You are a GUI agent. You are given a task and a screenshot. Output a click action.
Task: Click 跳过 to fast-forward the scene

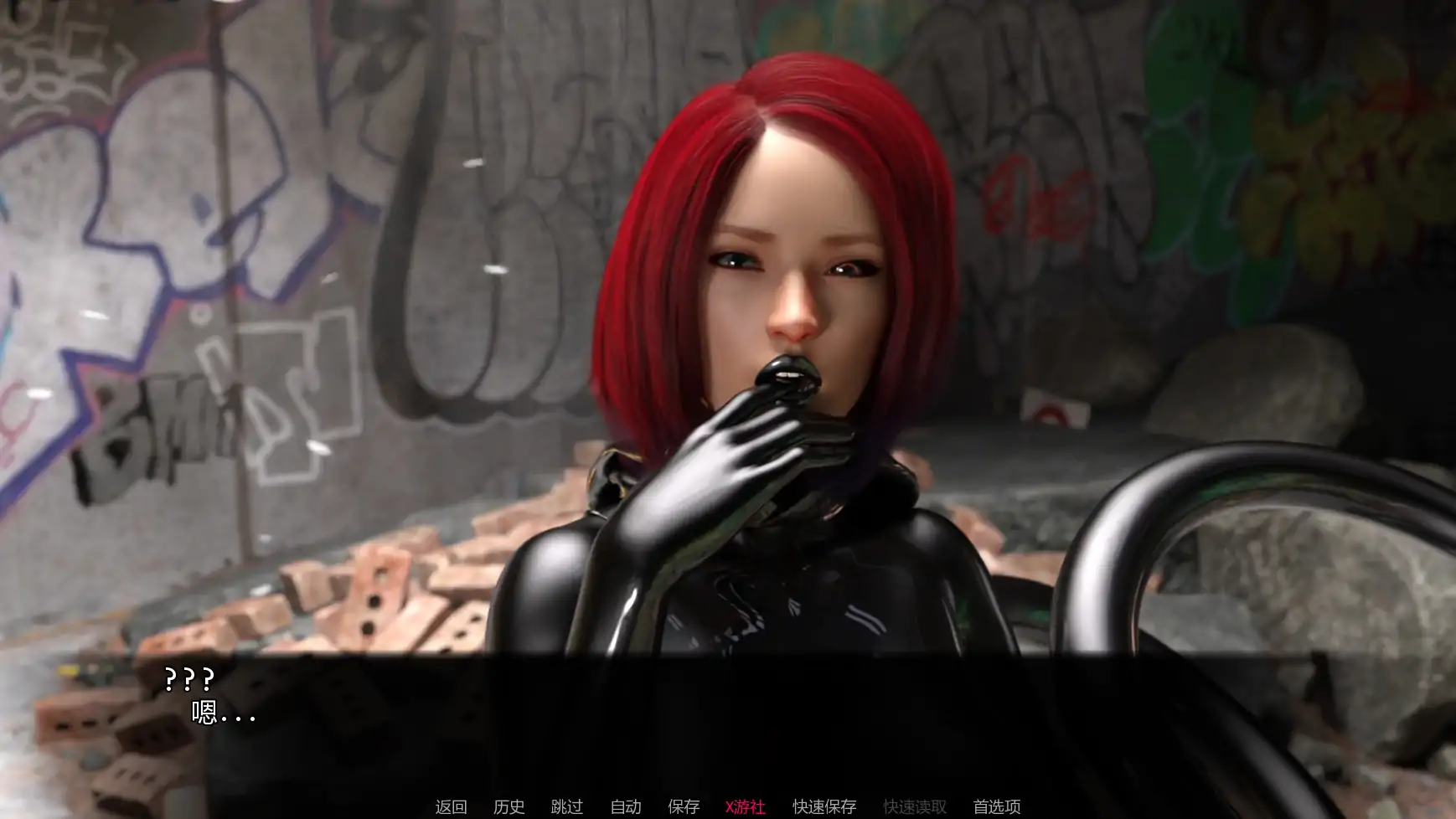[x=566, y=806]
